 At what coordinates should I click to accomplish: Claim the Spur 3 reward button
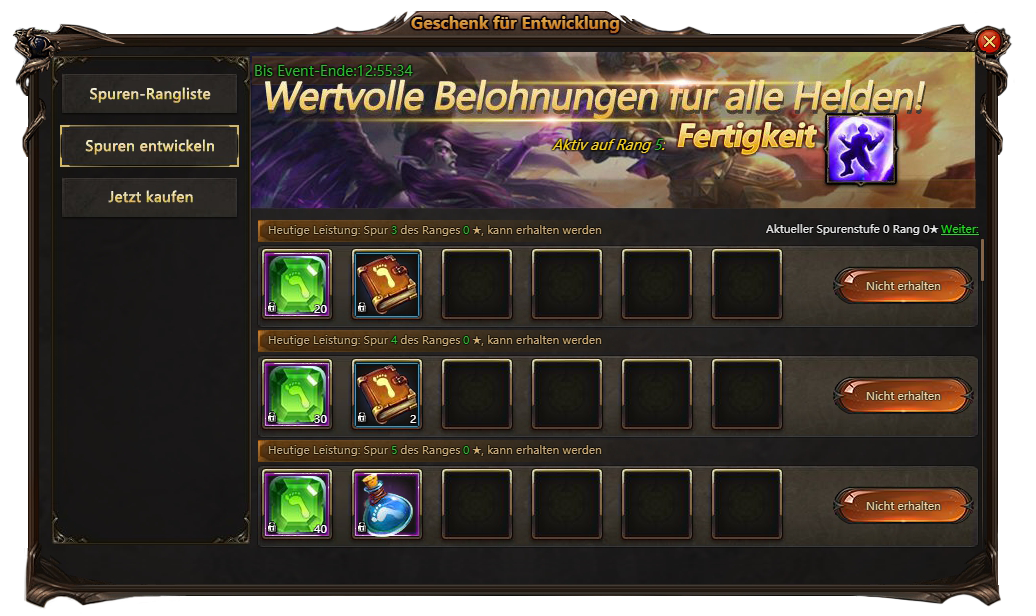[903, 286]
